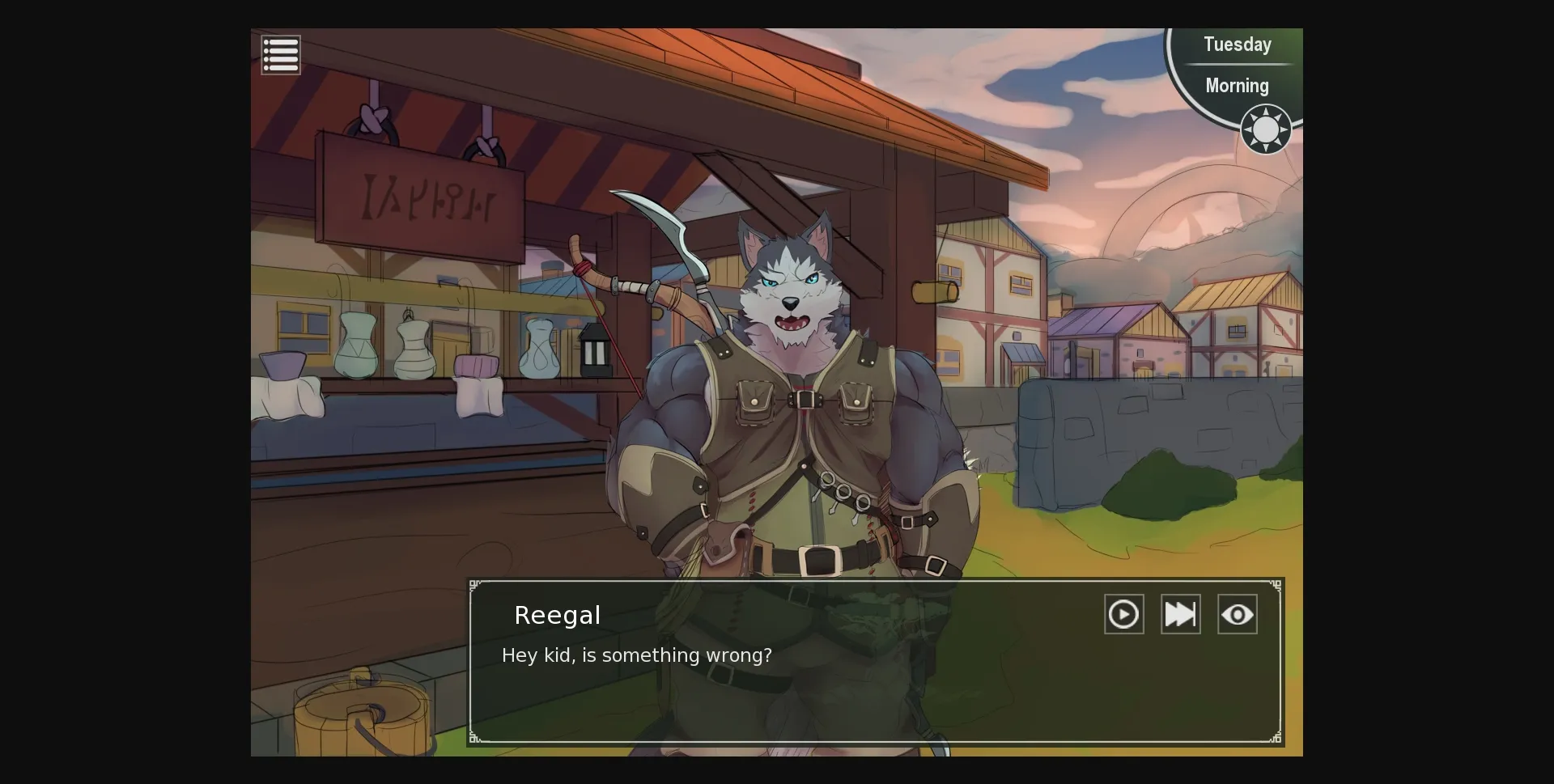Select the Reegal name label
1554x784 pixels.
pos(558,615)
